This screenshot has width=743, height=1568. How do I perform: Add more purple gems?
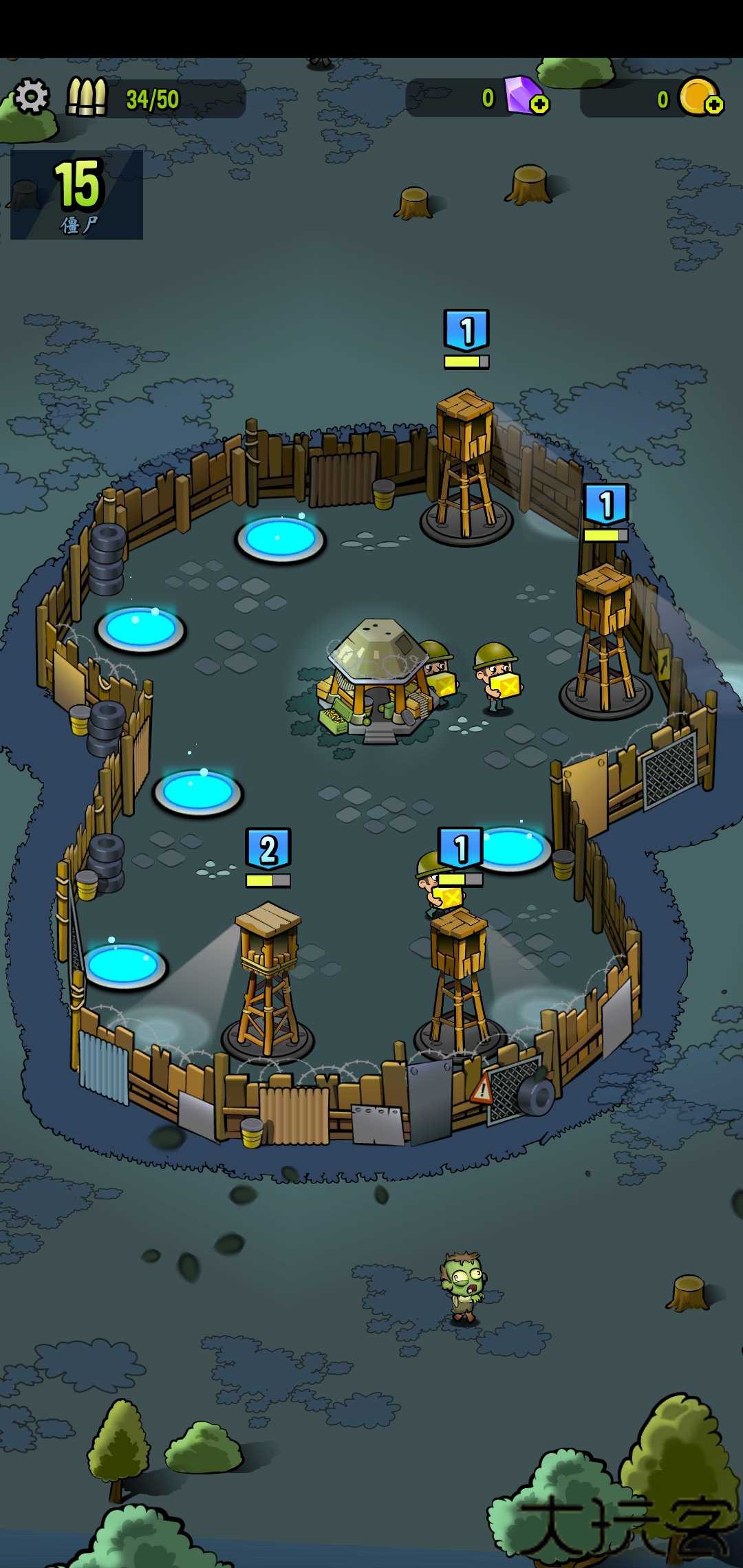coord(539,105)
